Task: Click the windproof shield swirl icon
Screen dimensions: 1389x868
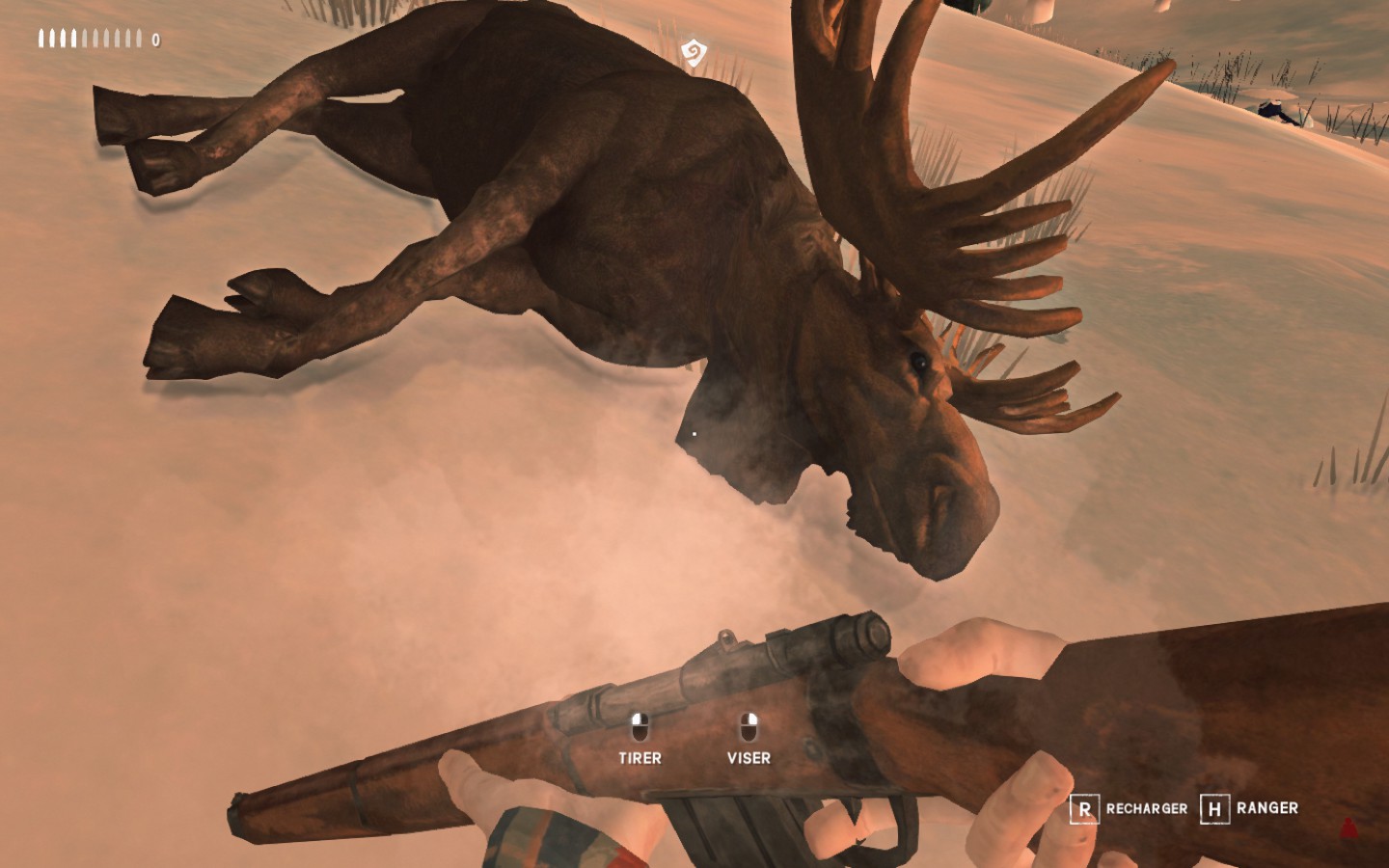Action: coord(692,52)
